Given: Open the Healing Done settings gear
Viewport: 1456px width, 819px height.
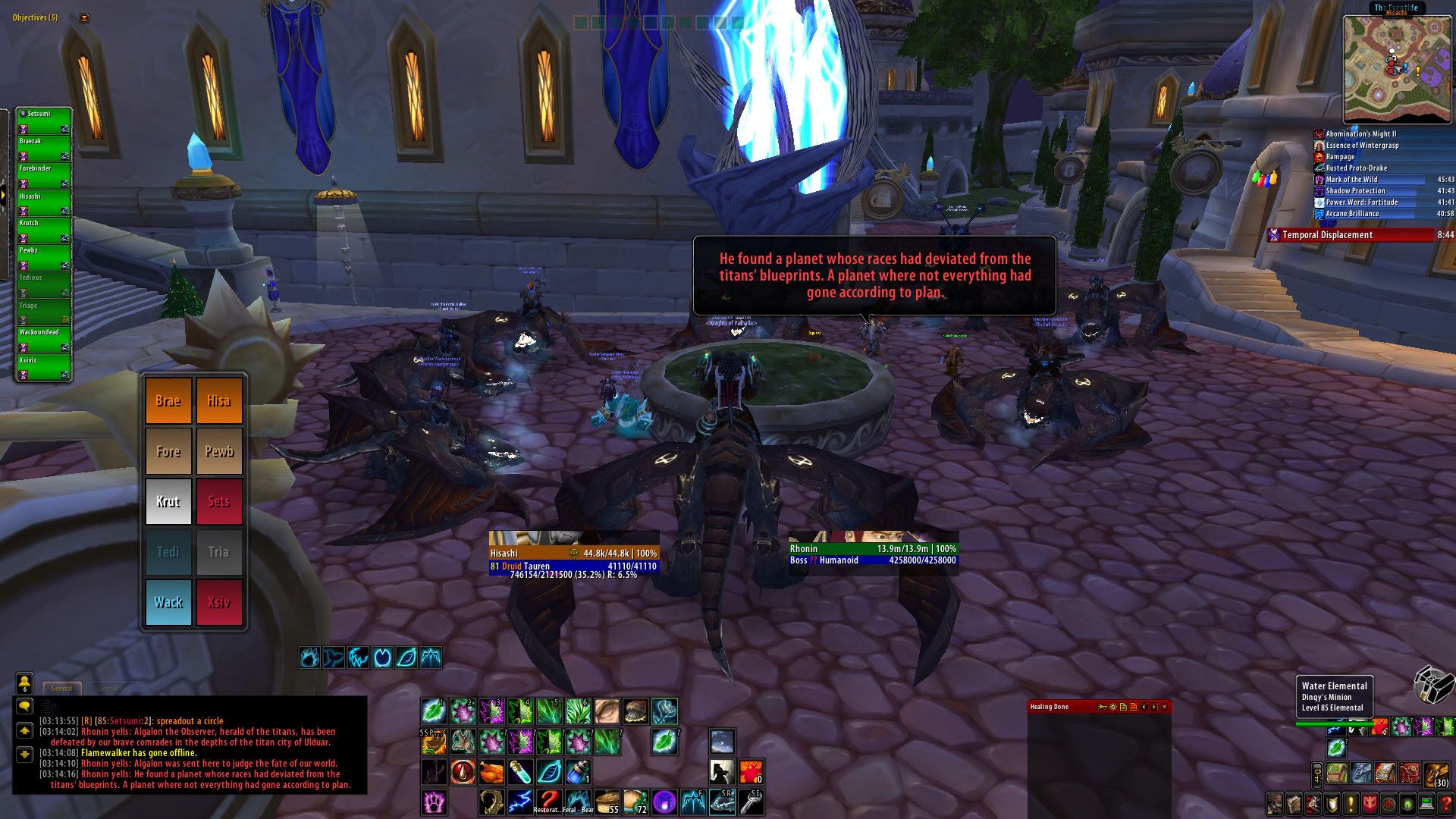Looking at the screenshot, I should [x=1112, y=707].
